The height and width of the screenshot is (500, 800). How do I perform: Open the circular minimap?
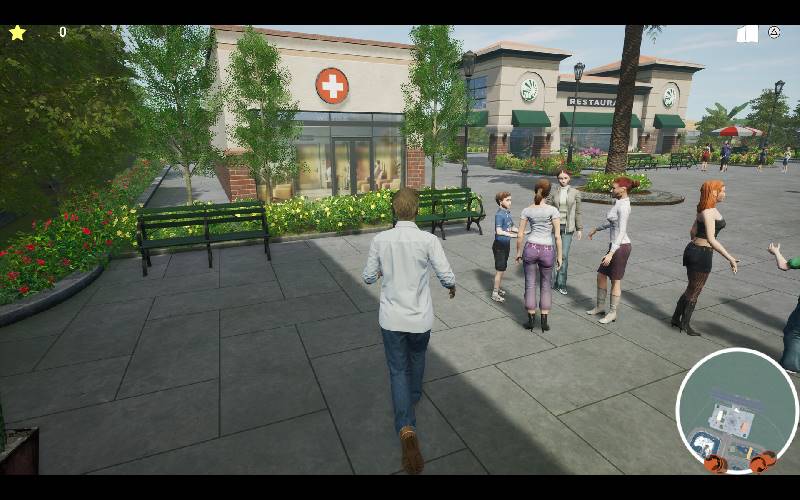click(736, 410)
